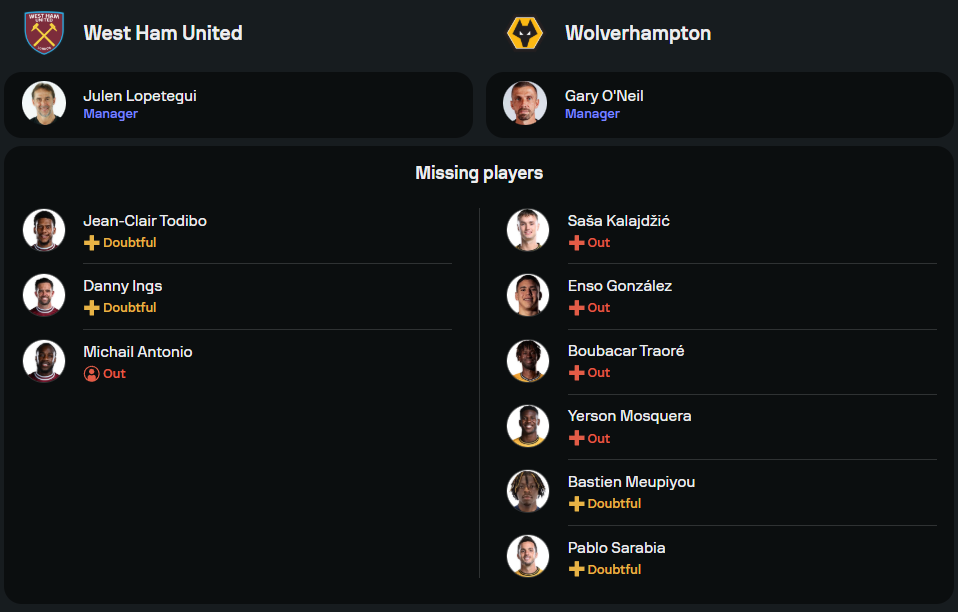Open the West Ham United team page

click(x=163, y=33)
